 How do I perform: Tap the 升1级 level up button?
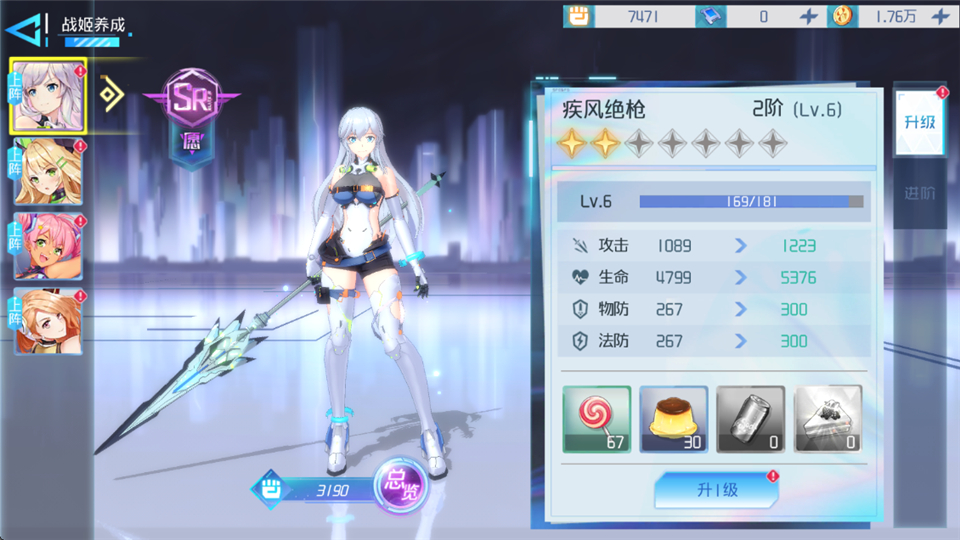tap(716, 490)
